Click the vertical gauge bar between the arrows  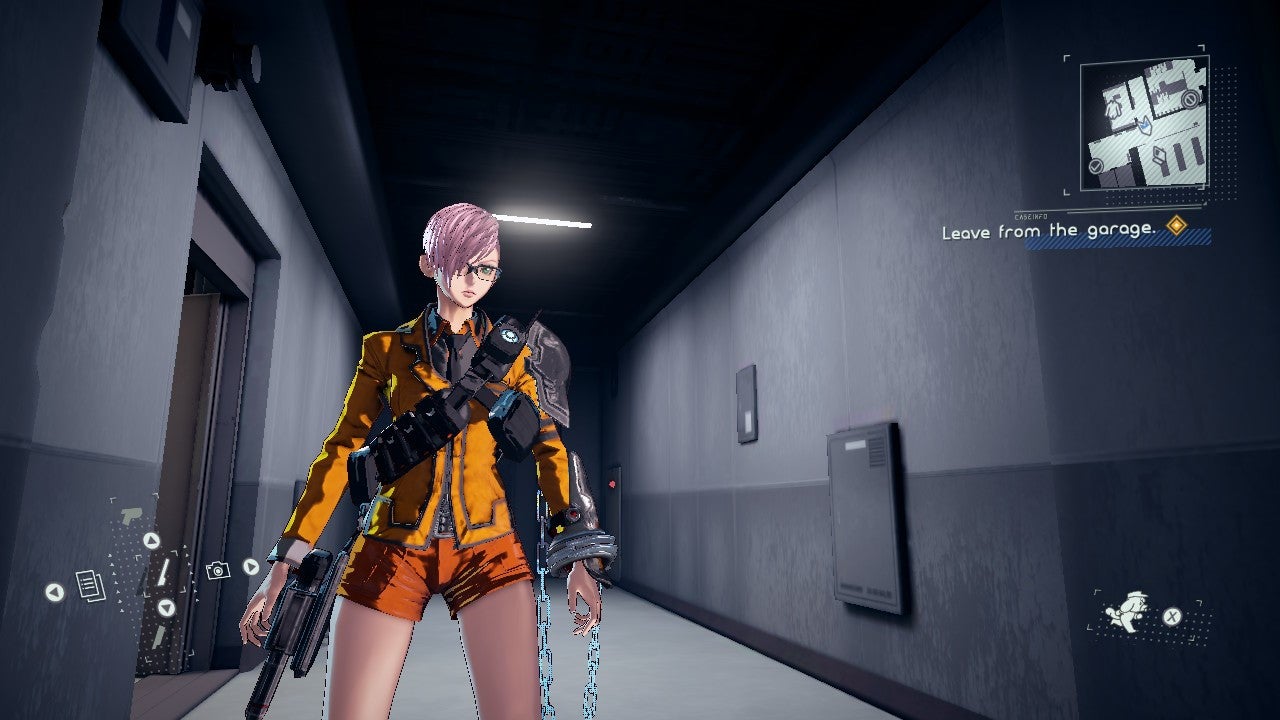click(x=162, y=570)
